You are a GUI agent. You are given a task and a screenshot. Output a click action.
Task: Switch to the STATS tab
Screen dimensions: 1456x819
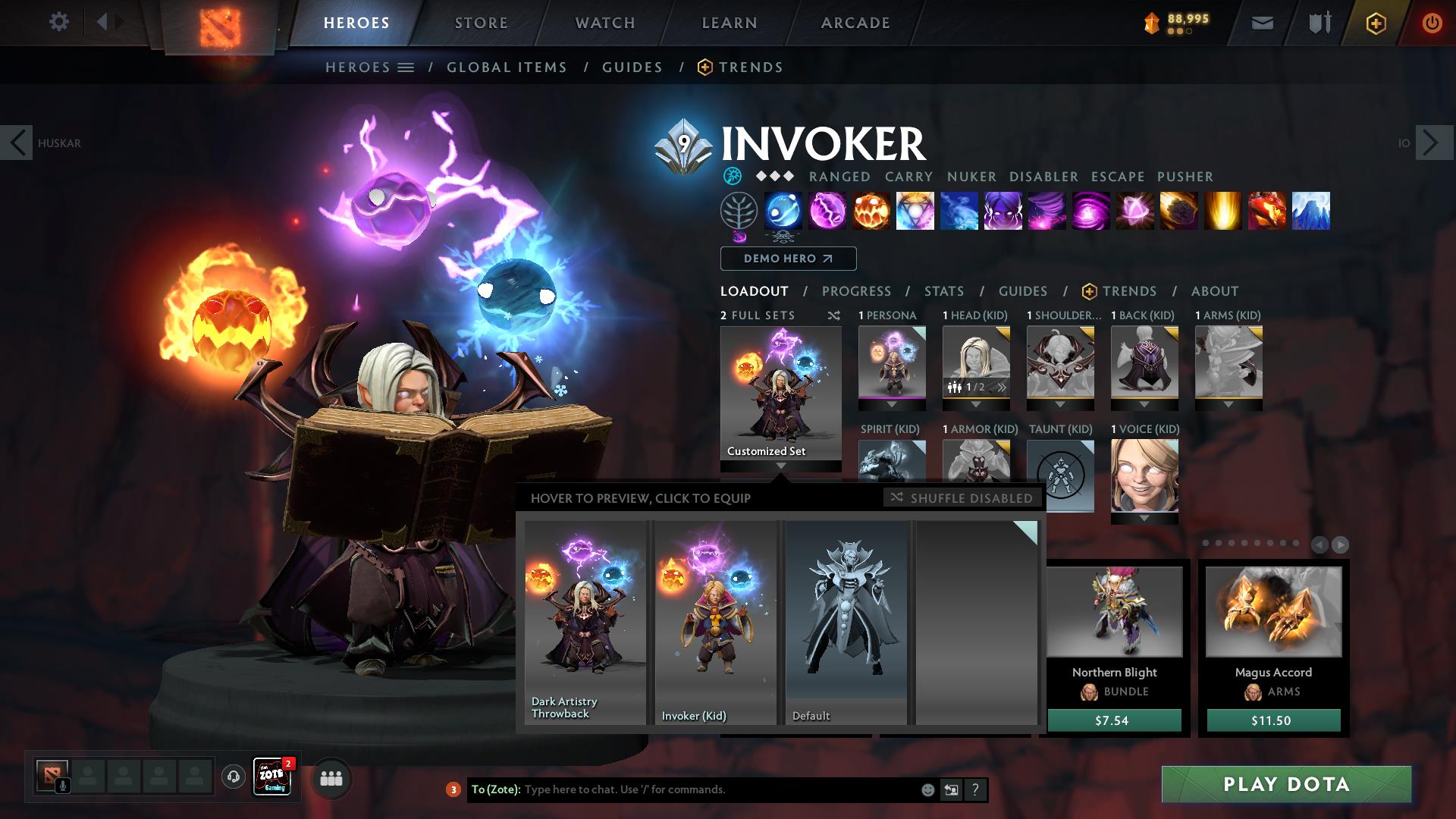pyautogui.click(x=943, y=290)
